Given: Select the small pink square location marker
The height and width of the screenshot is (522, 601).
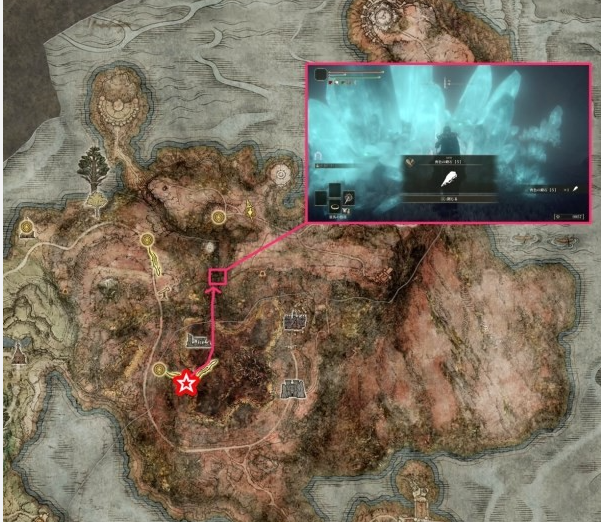Looking at the screenshot, I should coord(215,276).
